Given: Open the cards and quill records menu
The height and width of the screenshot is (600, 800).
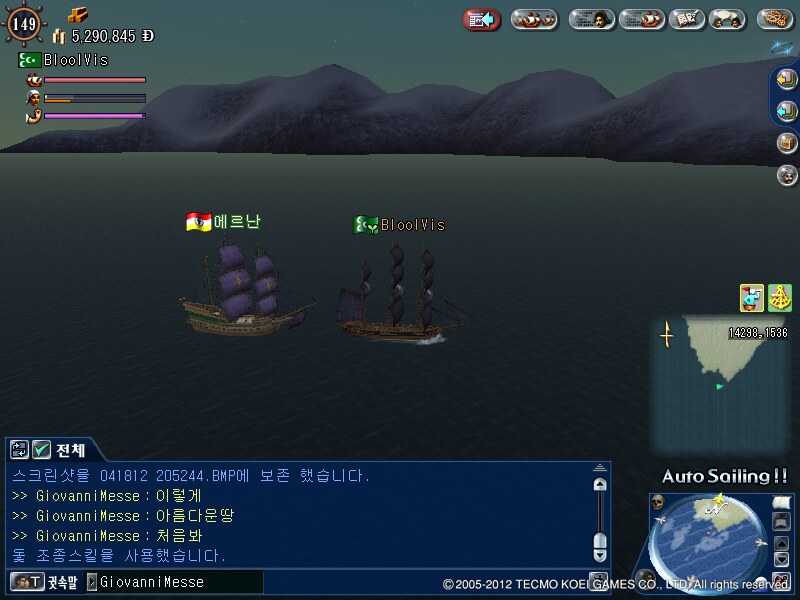Looking at the screenshot, I should (684, 19).
